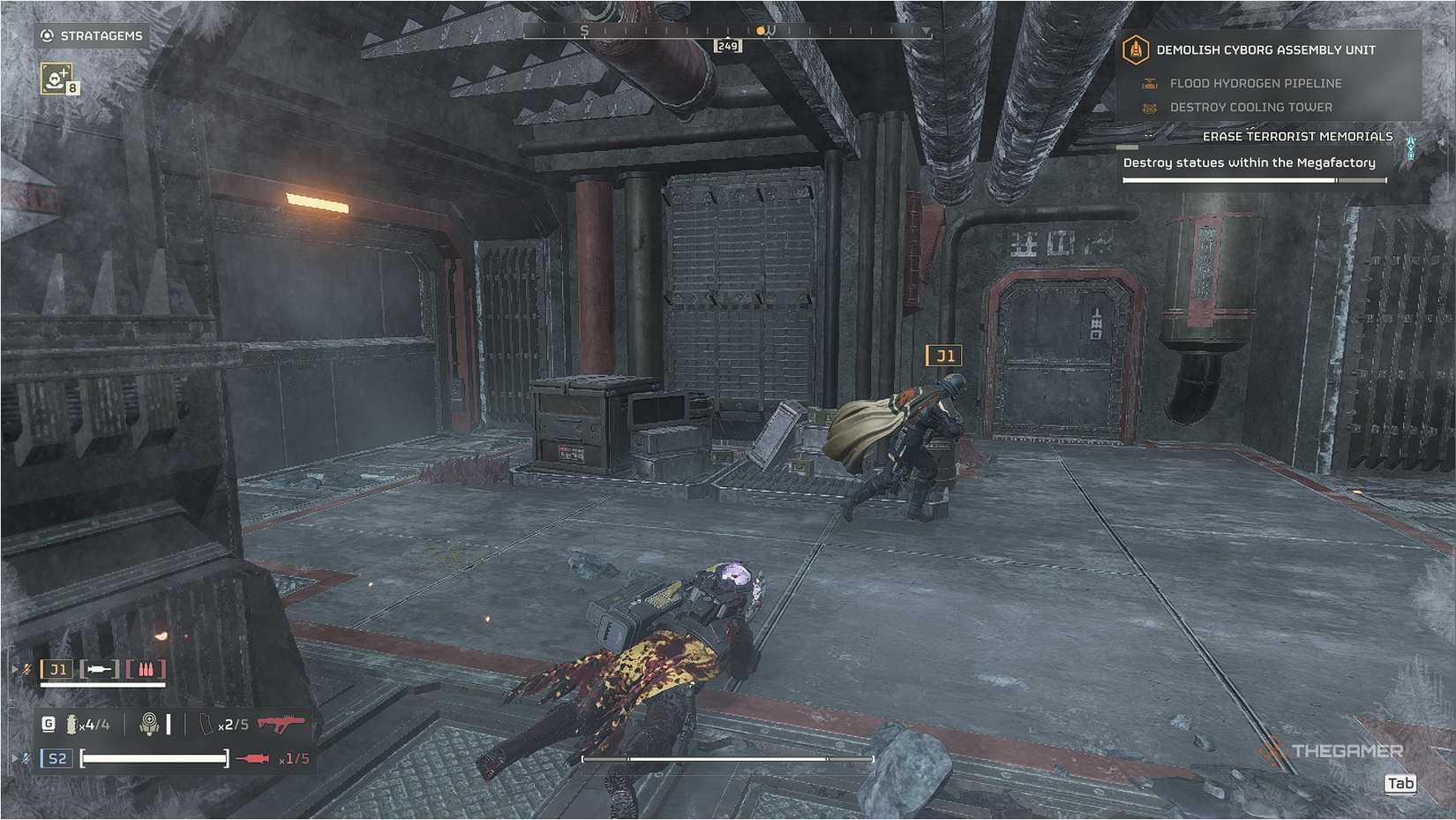Expand the arrow next to player S2's entry
The image size is (1456, 820).
tap(14, 759)
